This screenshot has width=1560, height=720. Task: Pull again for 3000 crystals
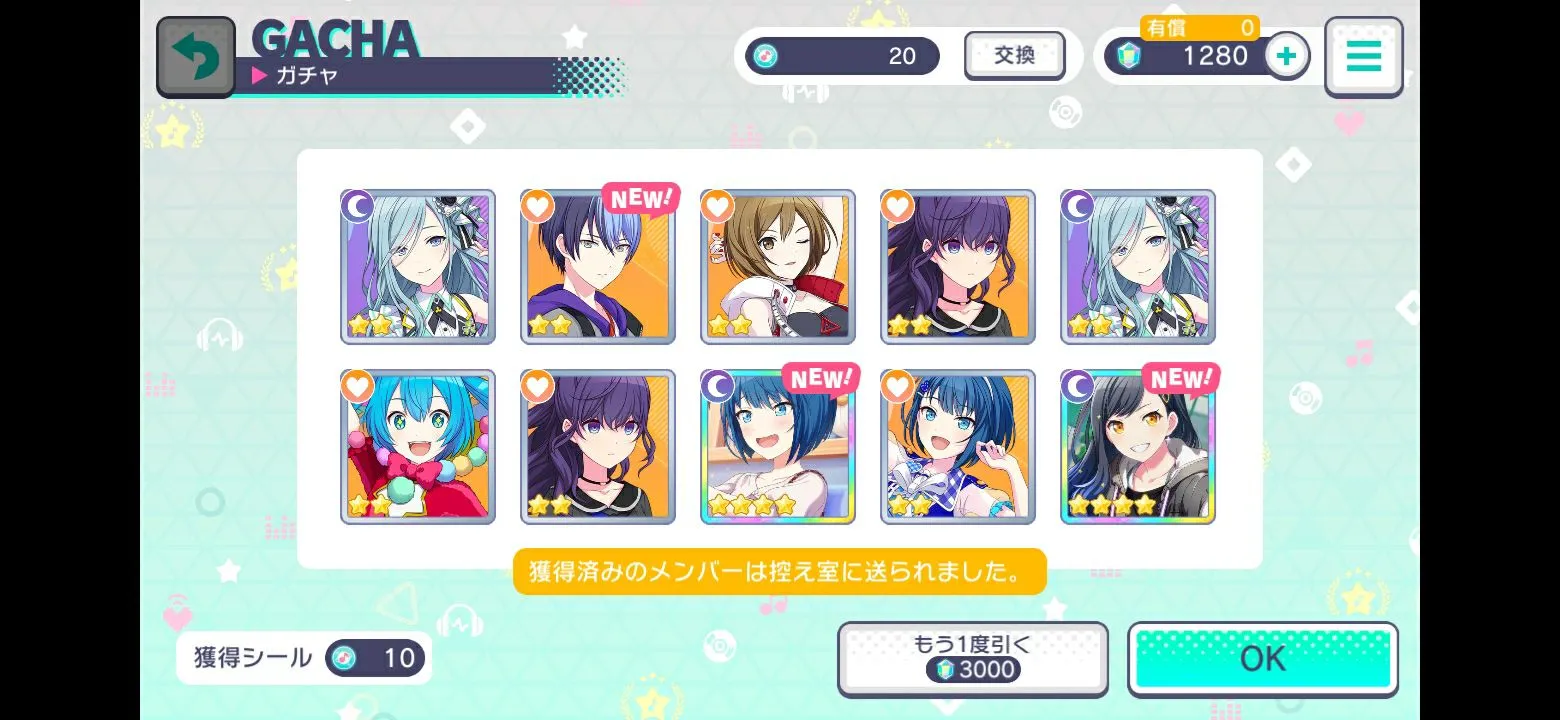pos(972,658)
